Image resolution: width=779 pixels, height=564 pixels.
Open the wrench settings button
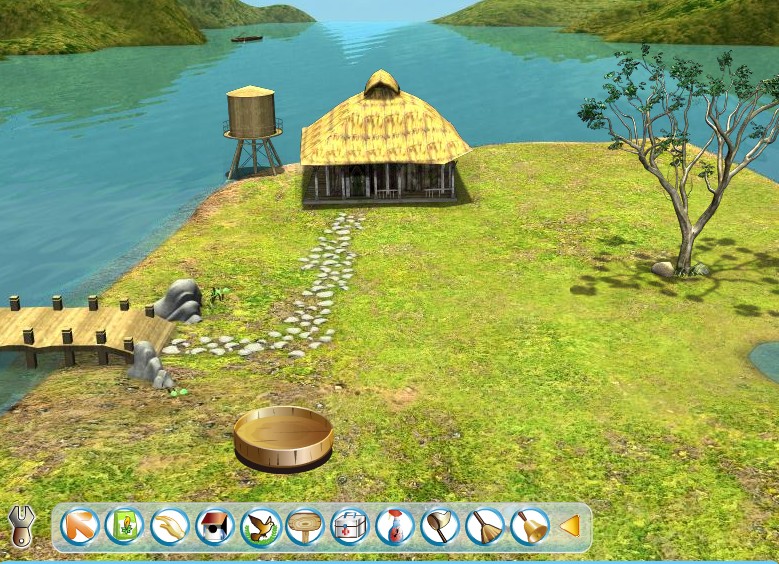click(21, 525)
